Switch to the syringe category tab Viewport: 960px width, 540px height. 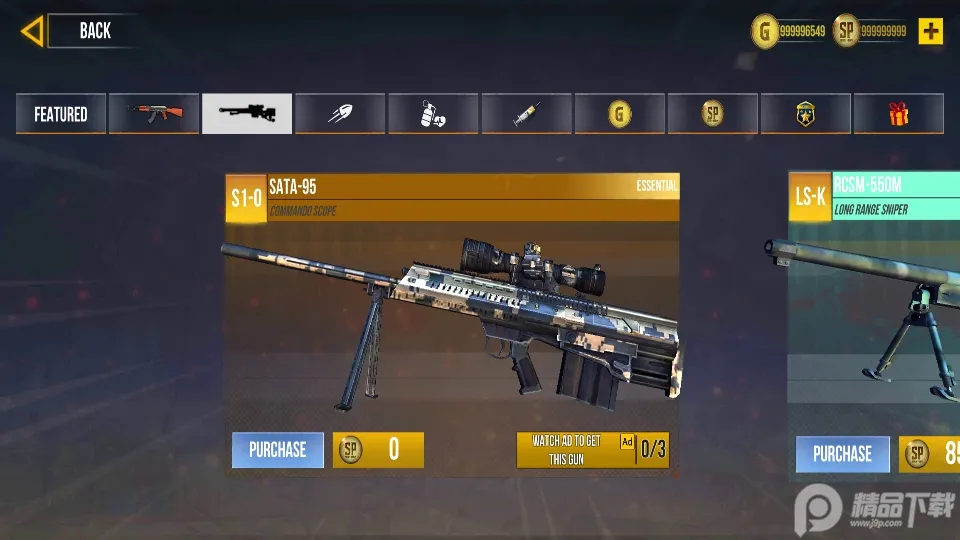[526, 114]
